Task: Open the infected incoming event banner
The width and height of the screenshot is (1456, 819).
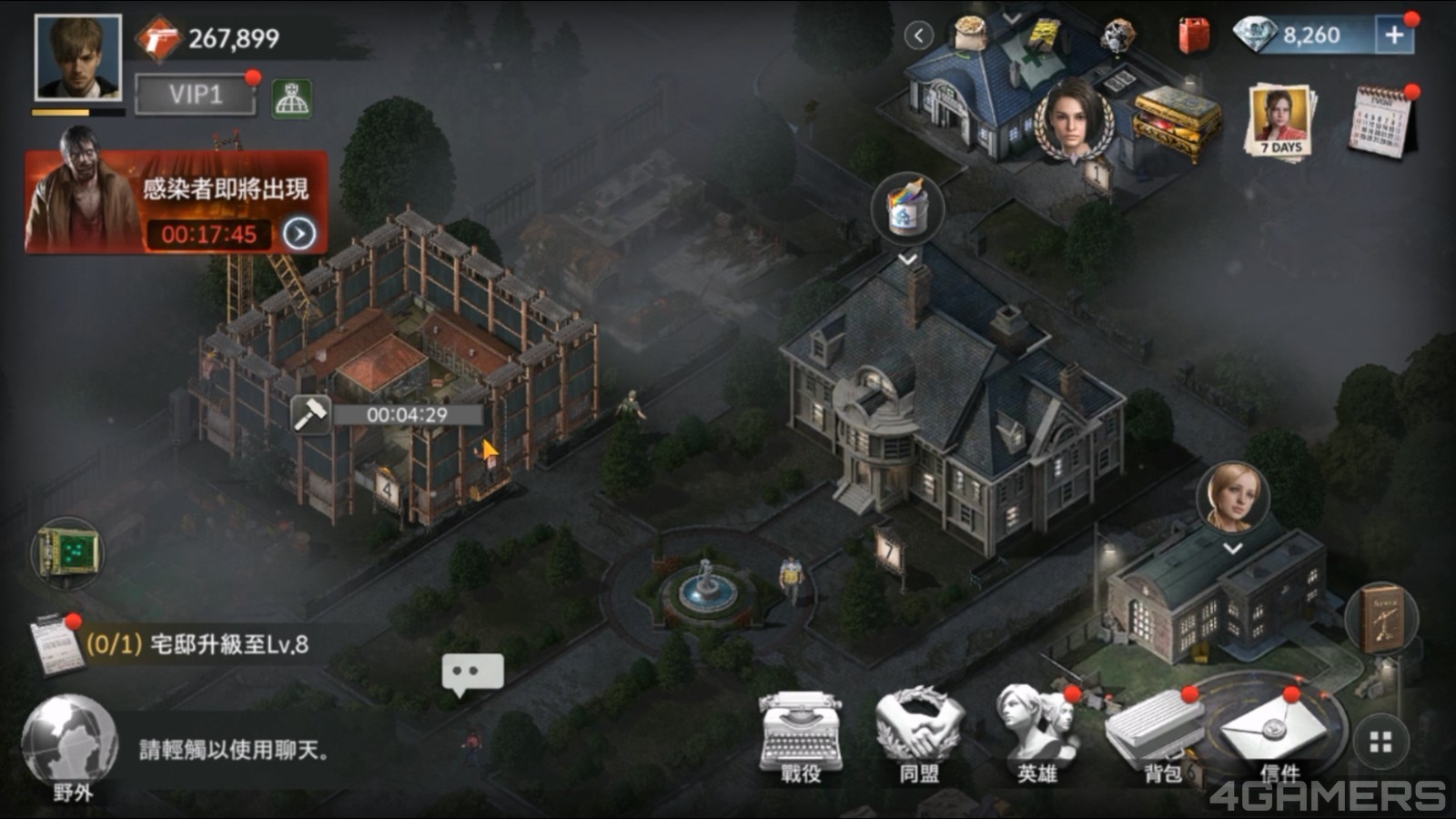Action: (176, 202)
